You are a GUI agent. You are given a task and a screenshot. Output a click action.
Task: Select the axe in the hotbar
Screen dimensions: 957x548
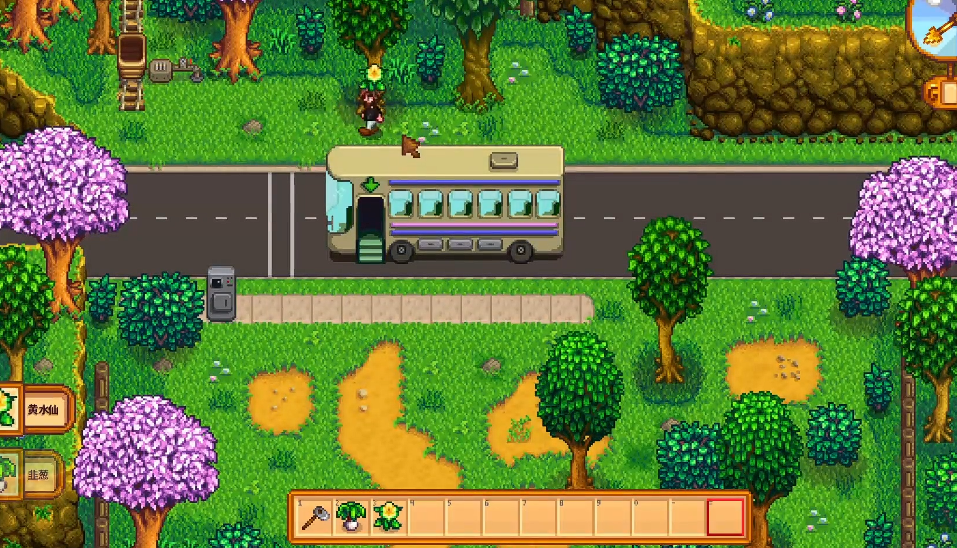coord(315,516)
